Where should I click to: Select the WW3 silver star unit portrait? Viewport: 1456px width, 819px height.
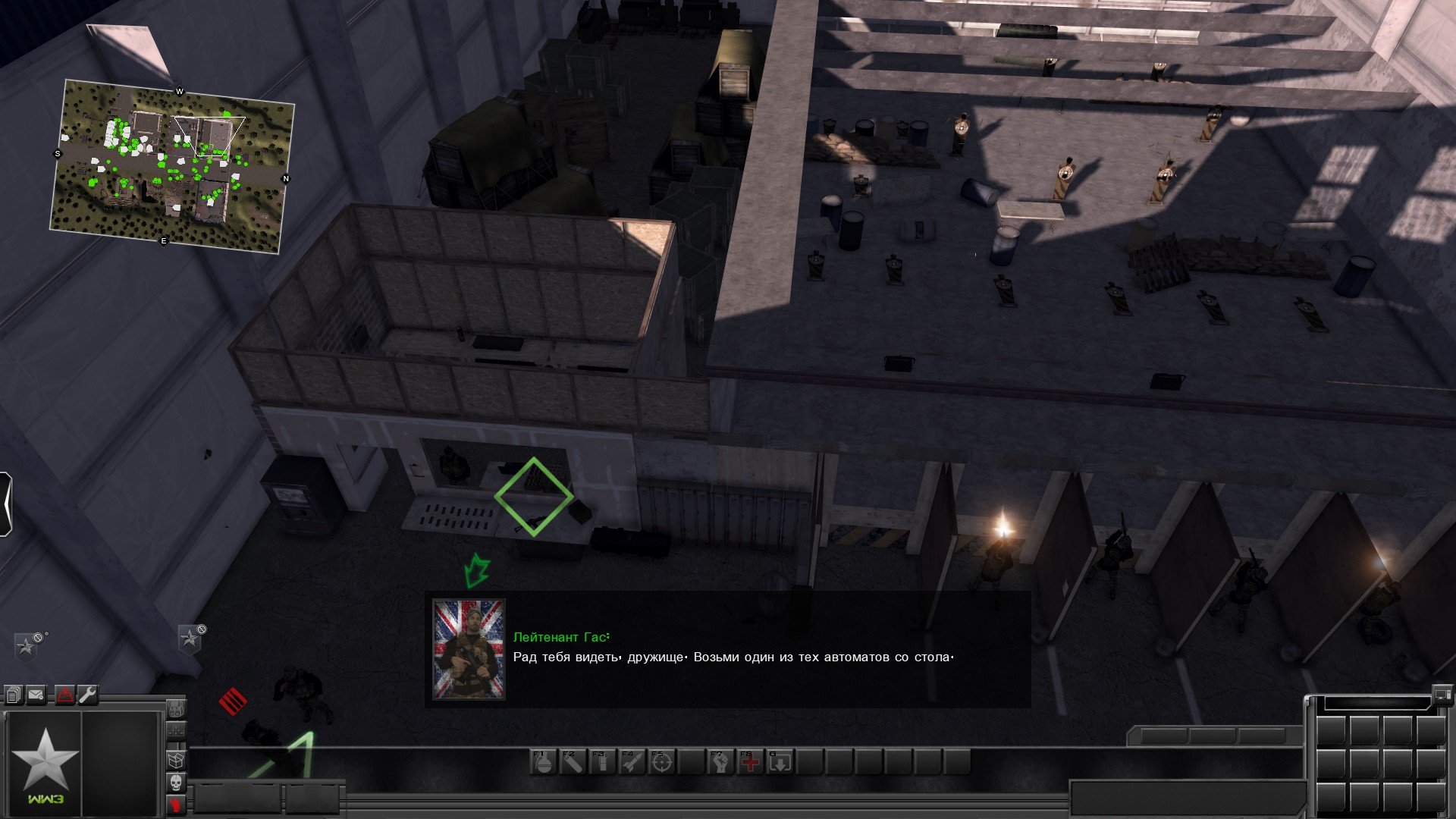(42, 762)
